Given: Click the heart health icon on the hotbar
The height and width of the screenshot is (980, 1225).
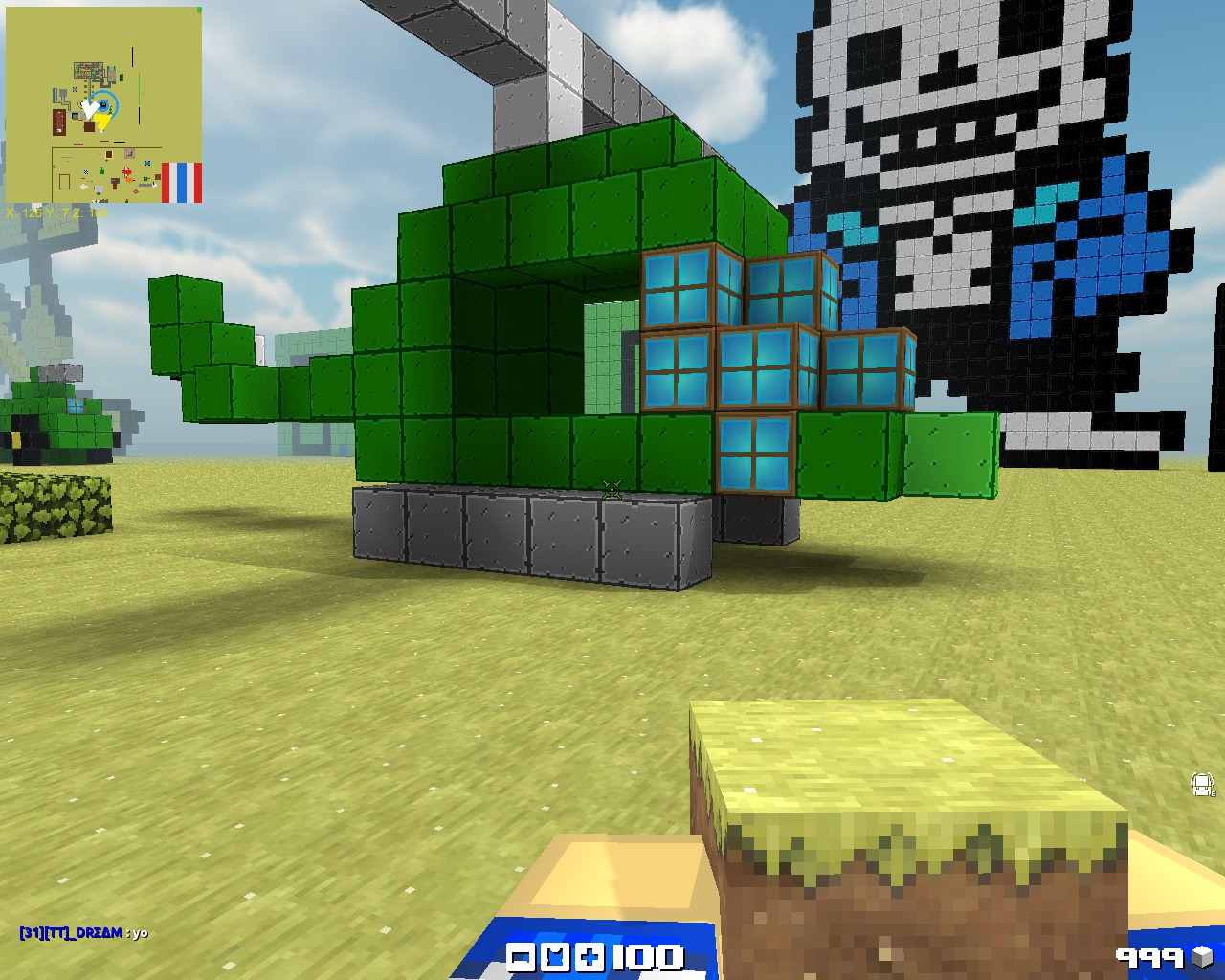Looking at the screenshot, I should pyautogui.click(x=557, y=957).
